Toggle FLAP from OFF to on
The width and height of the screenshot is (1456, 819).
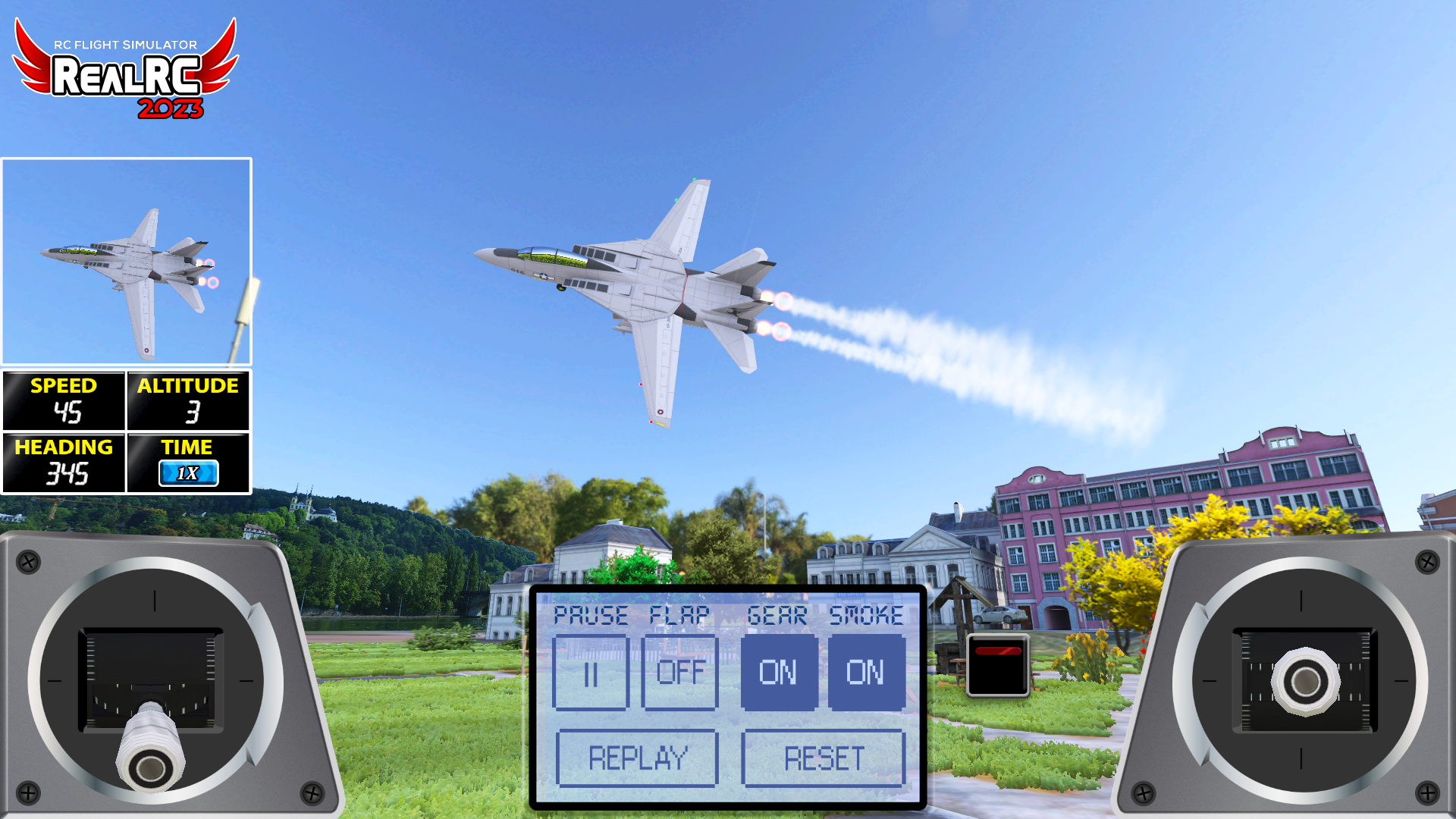pyautogui.click(x=679, y=673)
